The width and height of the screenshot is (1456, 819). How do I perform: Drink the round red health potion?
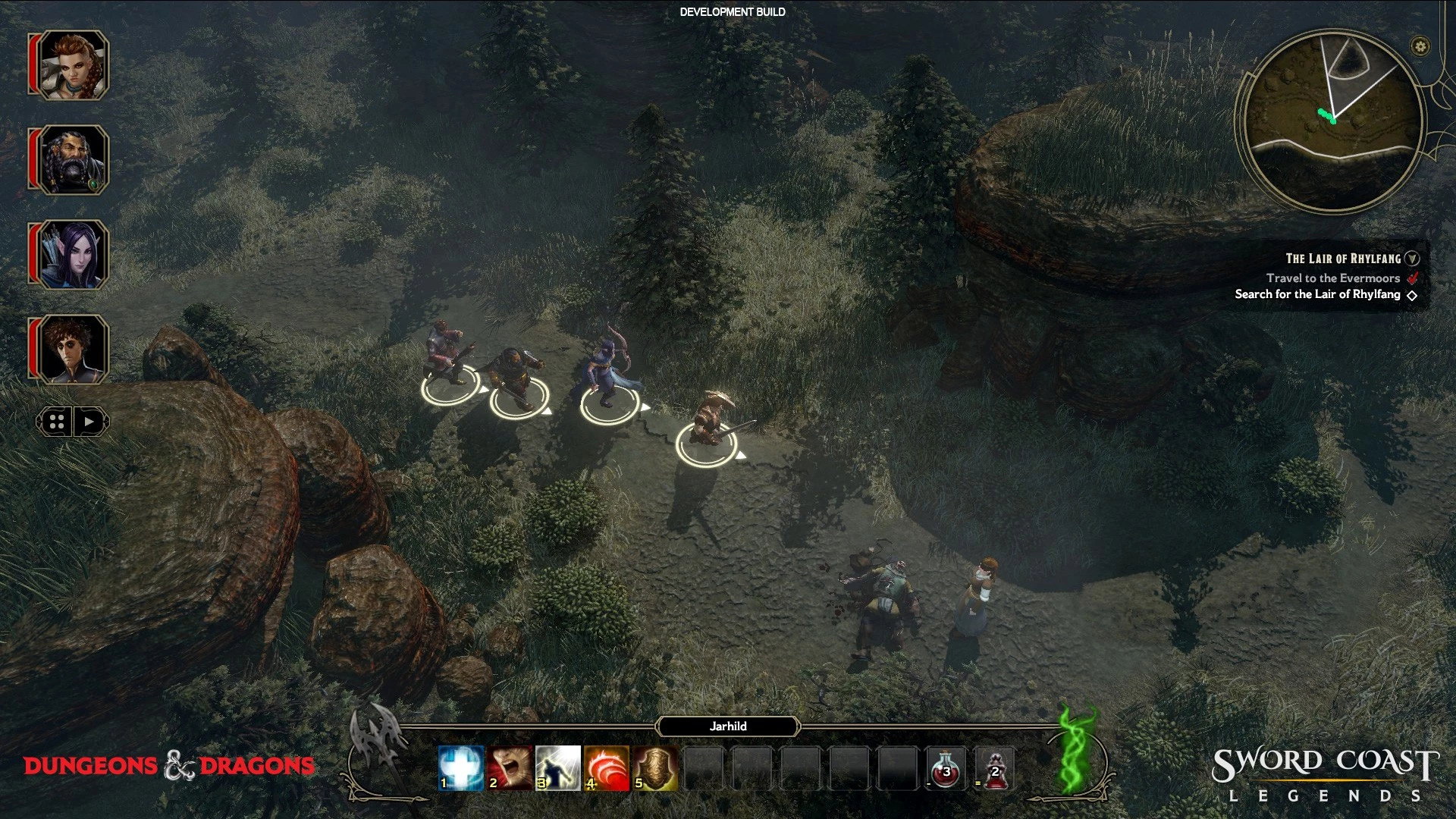point(946,767)
